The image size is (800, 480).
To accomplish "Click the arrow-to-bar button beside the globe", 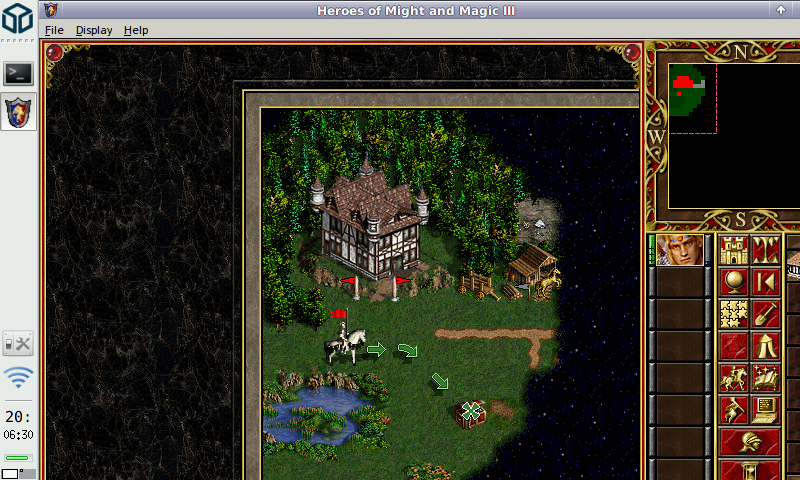I will tap(767, 282).
